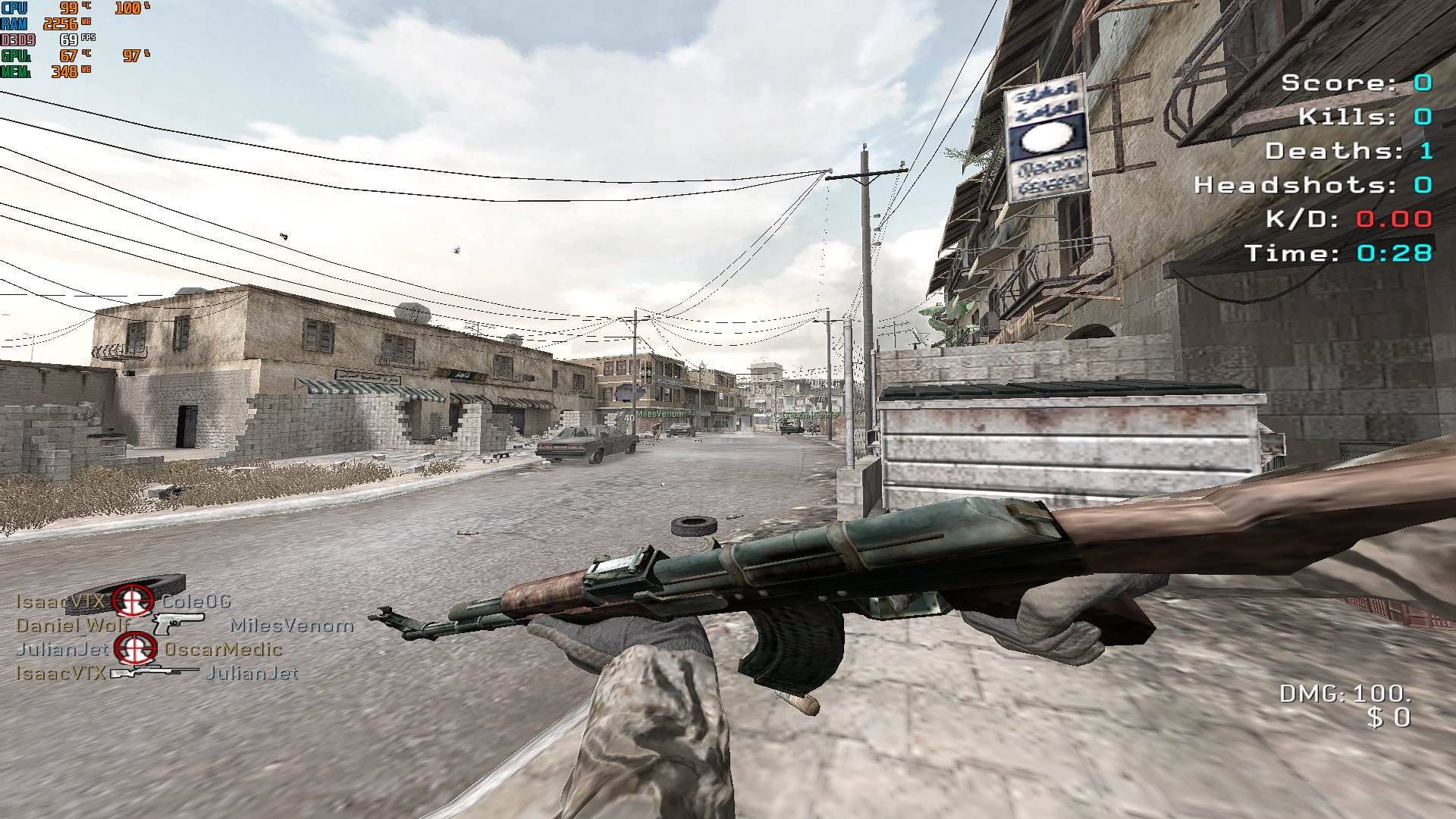The image size is (1456, 819).
Task: Click the headshot icon beside ColeOG
Action: pyautogui.click(x=133, y=601)
